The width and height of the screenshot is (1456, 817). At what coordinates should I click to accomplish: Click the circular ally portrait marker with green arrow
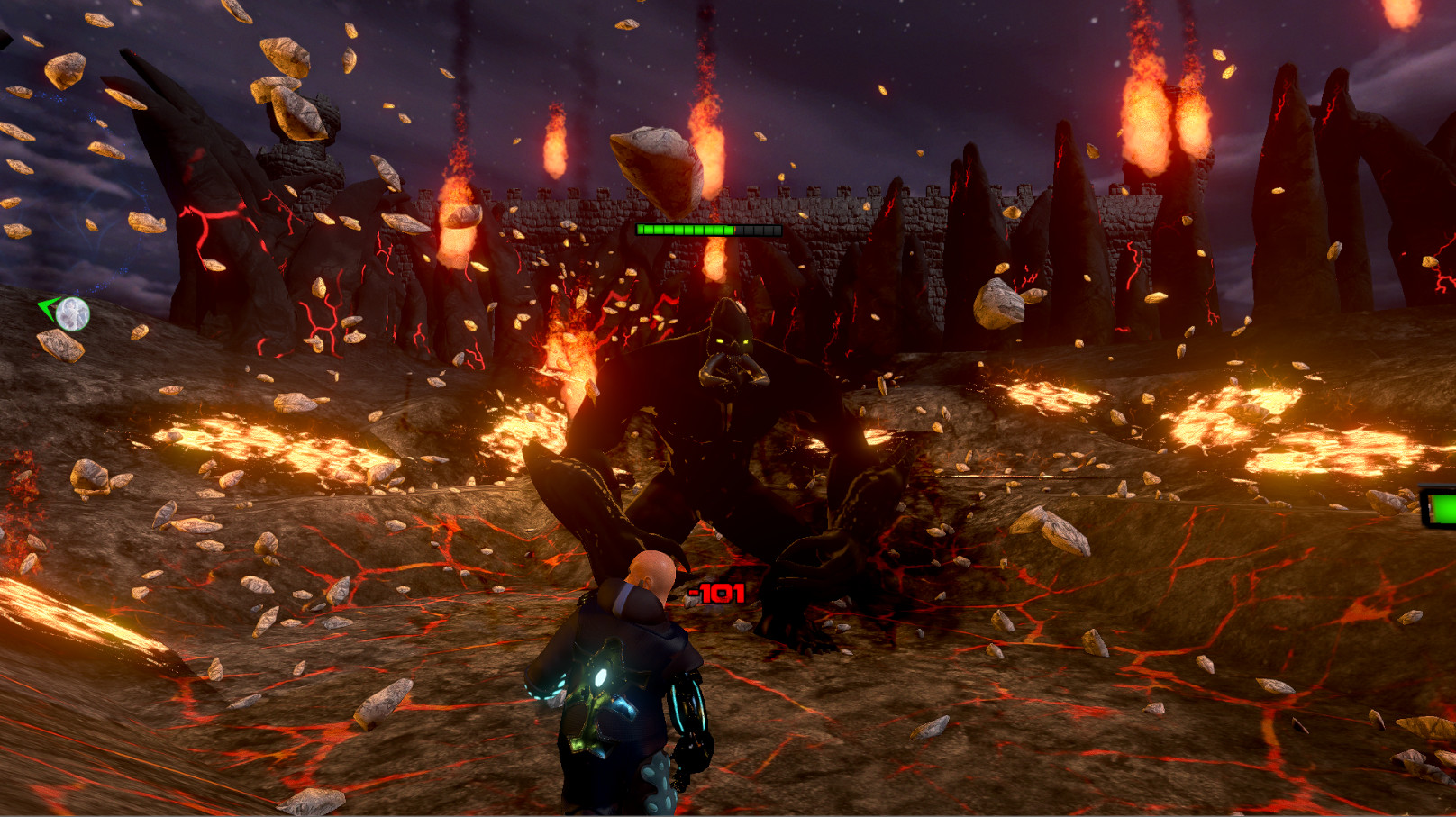(x=70, y=313)
